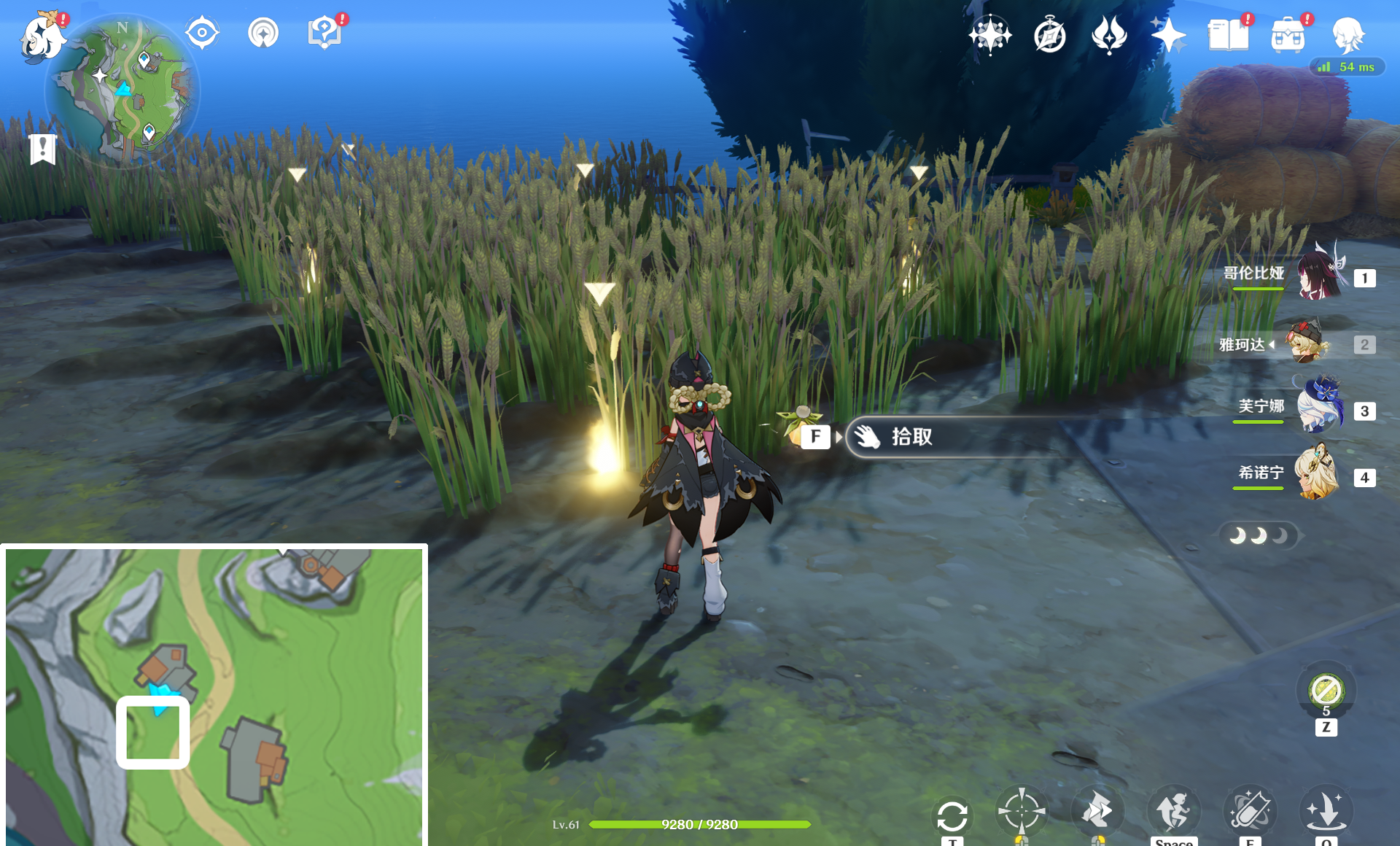Screen dimensions: 1400x846
Task: Pick up the item via 拾取 prompt
Action: (x=911, y=437)
